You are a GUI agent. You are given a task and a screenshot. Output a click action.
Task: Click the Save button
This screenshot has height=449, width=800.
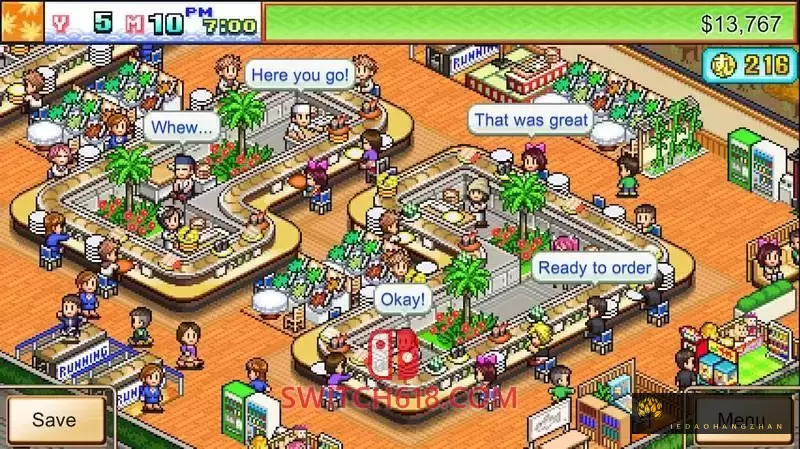[x=54, y=420]
